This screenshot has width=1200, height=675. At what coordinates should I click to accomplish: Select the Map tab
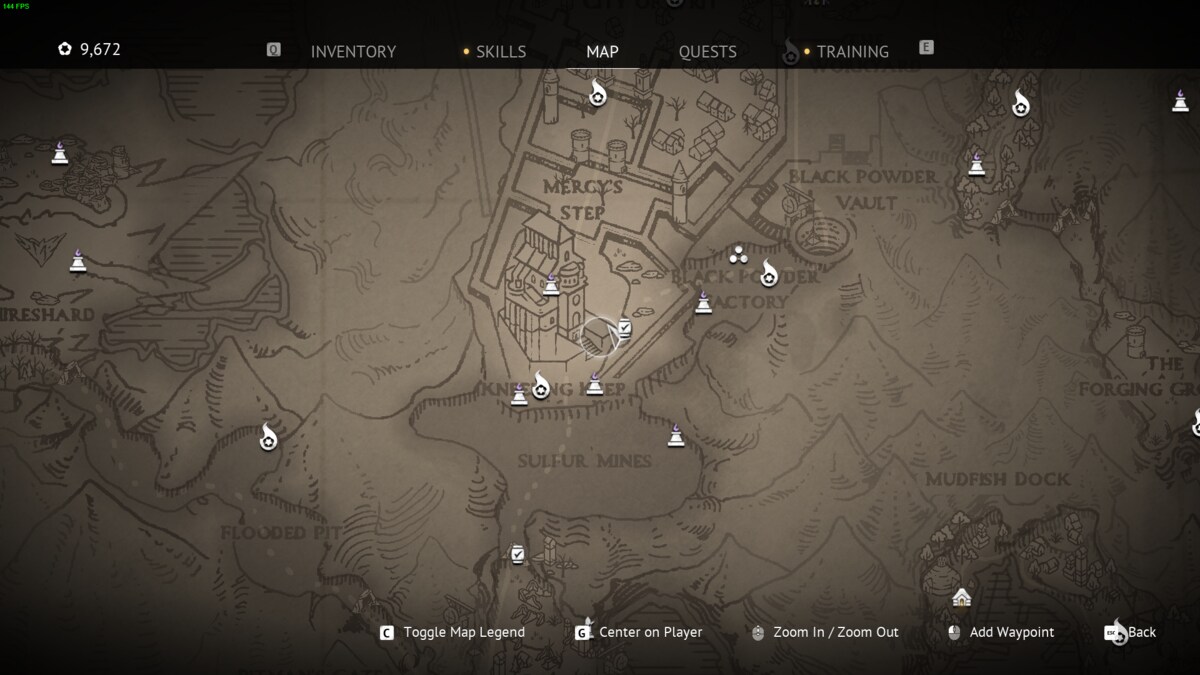[x=602, y=51]
